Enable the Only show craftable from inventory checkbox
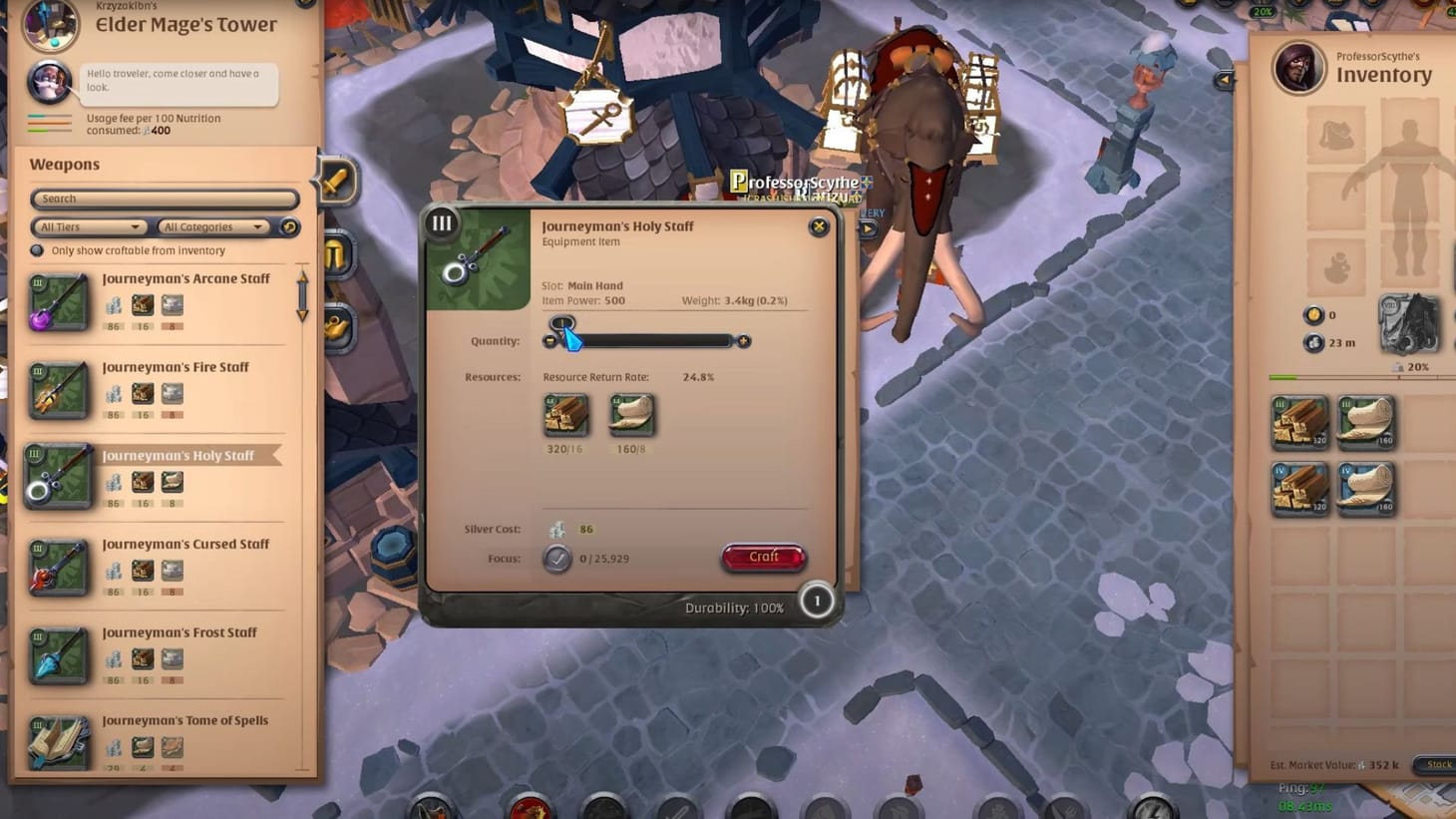The height and width of the screenshot is (819, 1456). (x=37, y=250)
